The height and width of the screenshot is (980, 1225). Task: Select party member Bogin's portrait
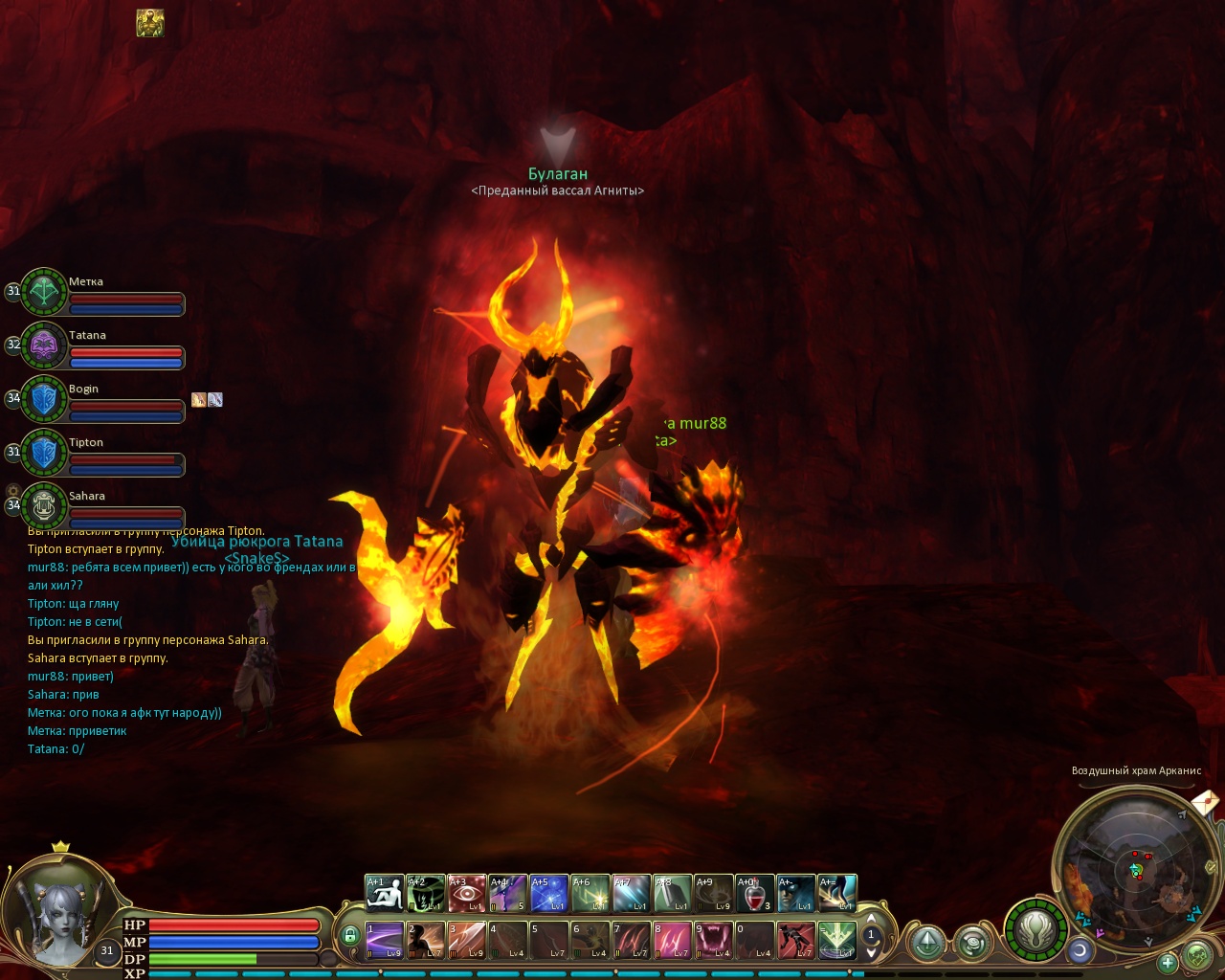pos(44,398)
